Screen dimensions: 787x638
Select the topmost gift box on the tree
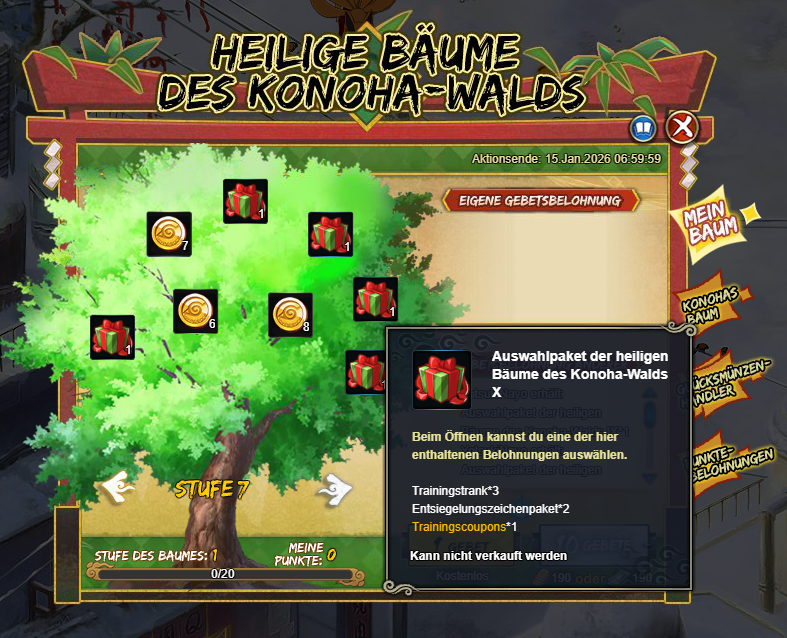pos(245,201)
